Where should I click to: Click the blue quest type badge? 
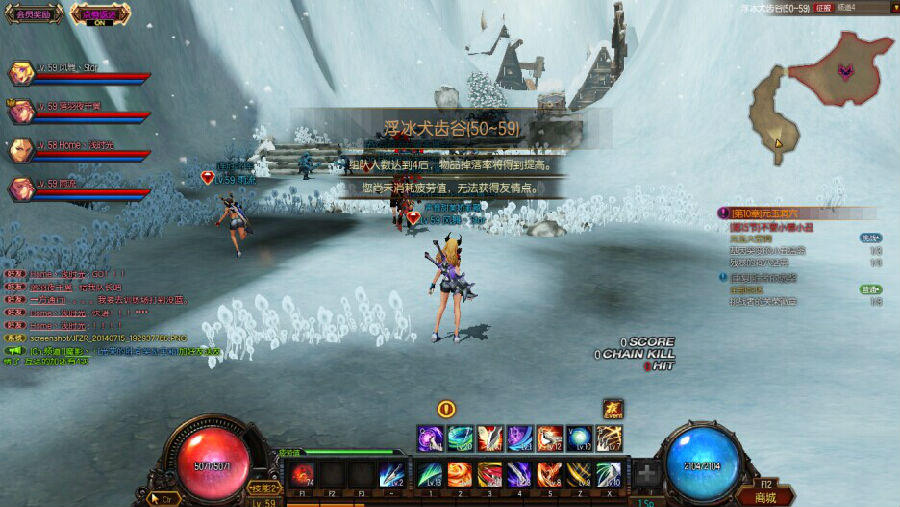(871, 238)
